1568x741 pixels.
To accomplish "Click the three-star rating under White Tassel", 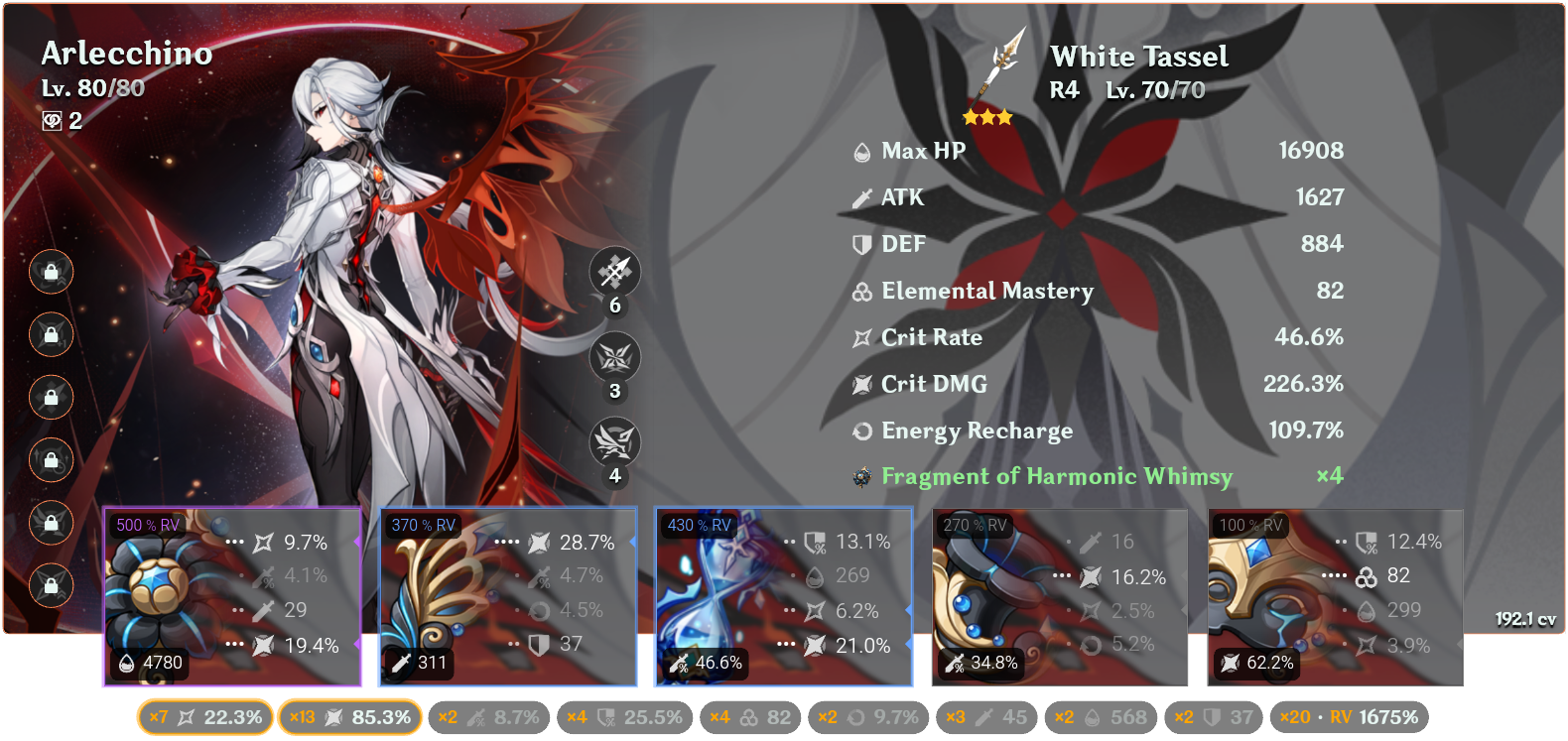I will [985, 116].
